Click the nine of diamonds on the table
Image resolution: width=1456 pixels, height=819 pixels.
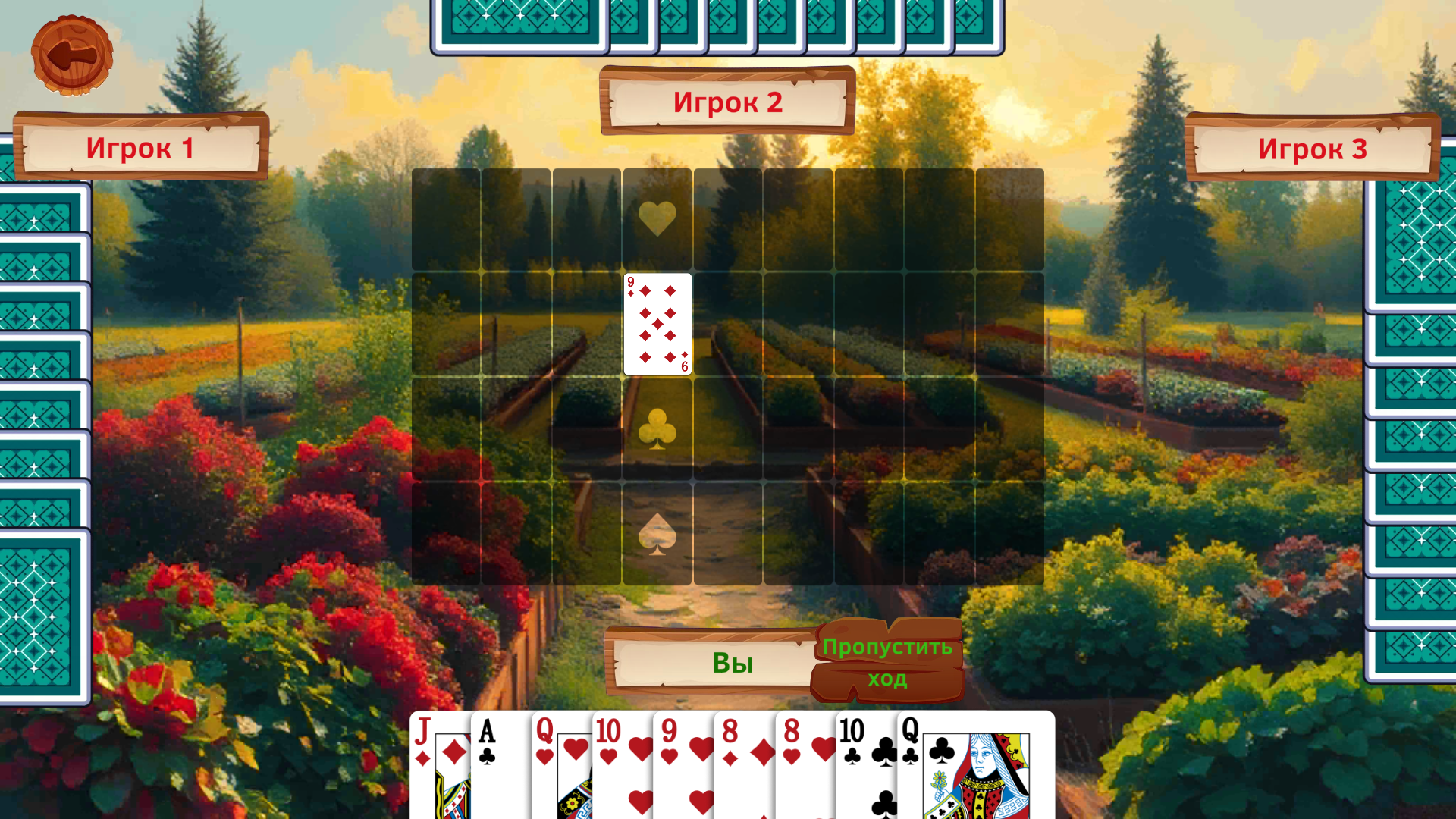tap(657, 324)
